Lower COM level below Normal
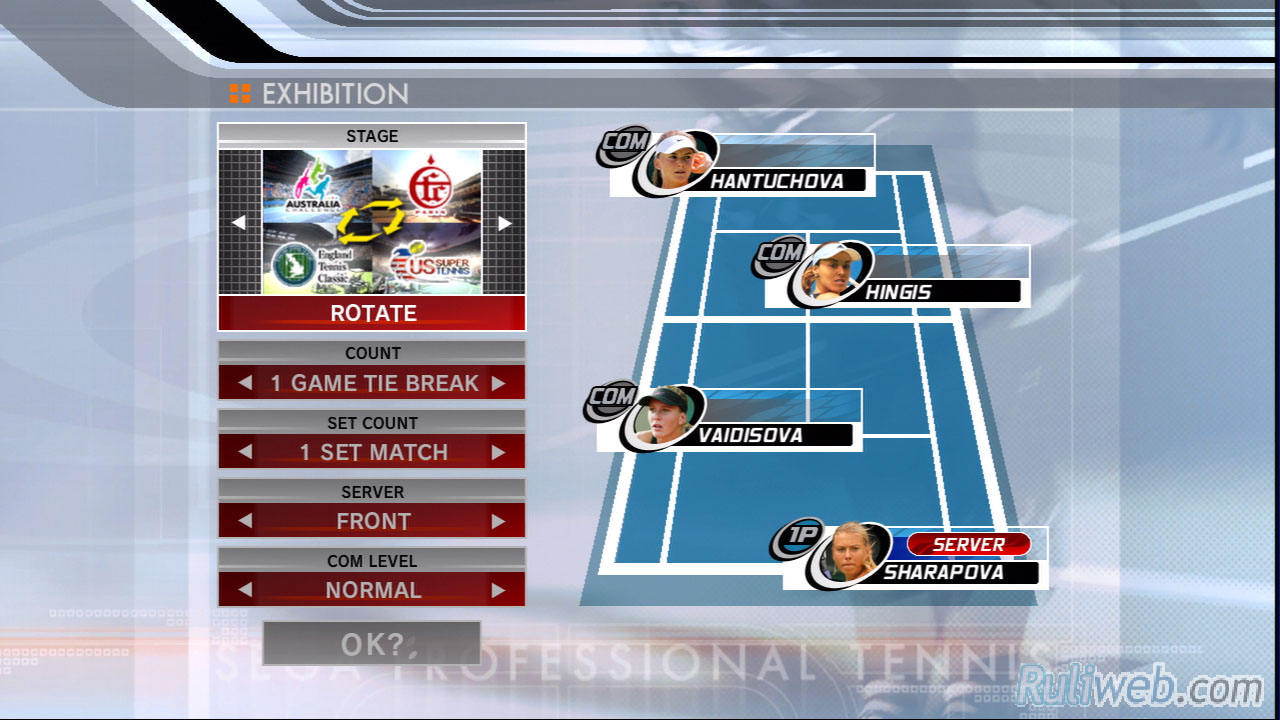The width and height of the screenshot is (1280, 720). point(245,590)
